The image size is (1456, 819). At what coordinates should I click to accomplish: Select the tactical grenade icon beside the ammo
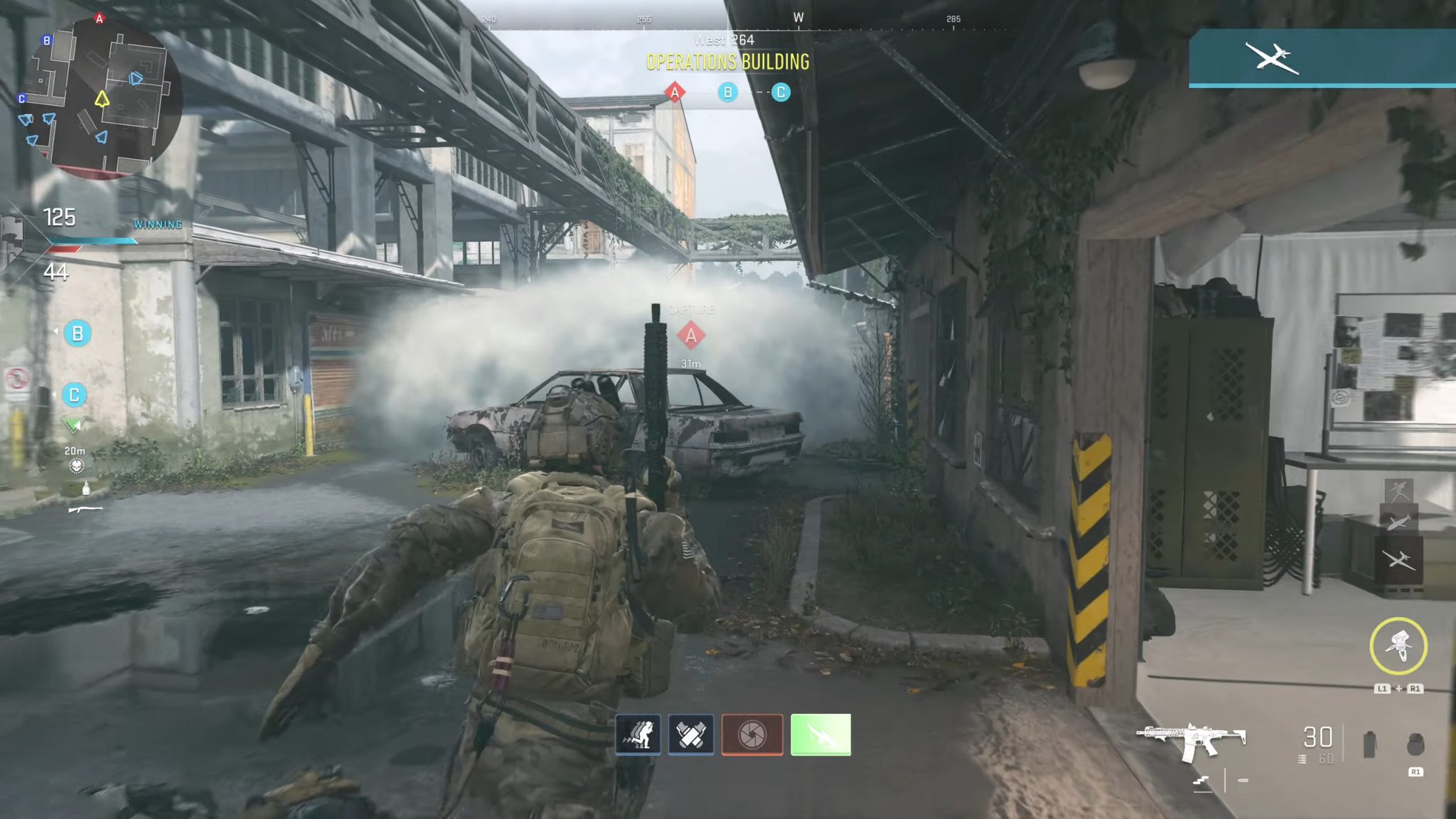tap(1369, 744)
